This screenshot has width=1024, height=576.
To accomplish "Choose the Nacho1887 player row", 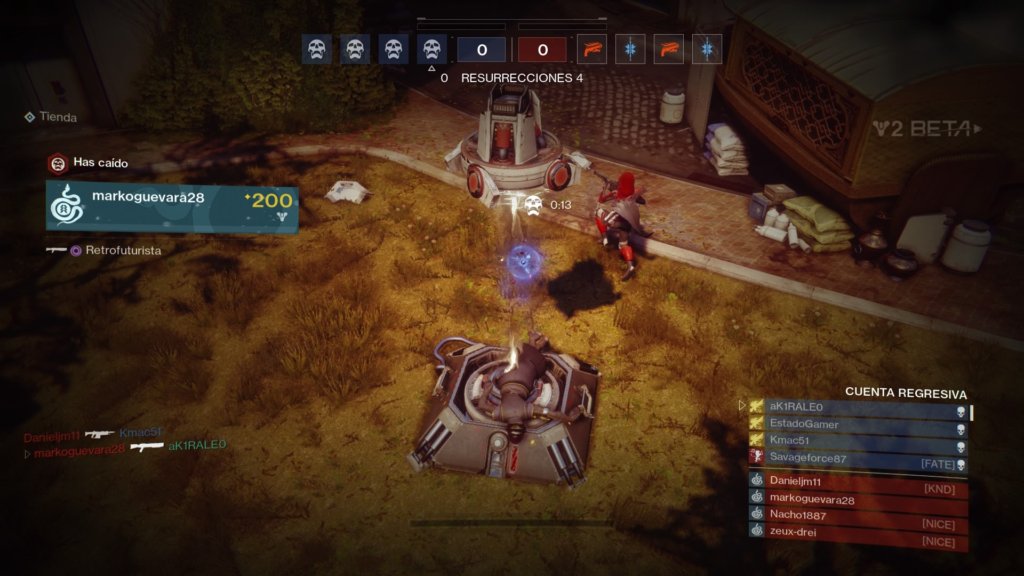I will 858,515.
